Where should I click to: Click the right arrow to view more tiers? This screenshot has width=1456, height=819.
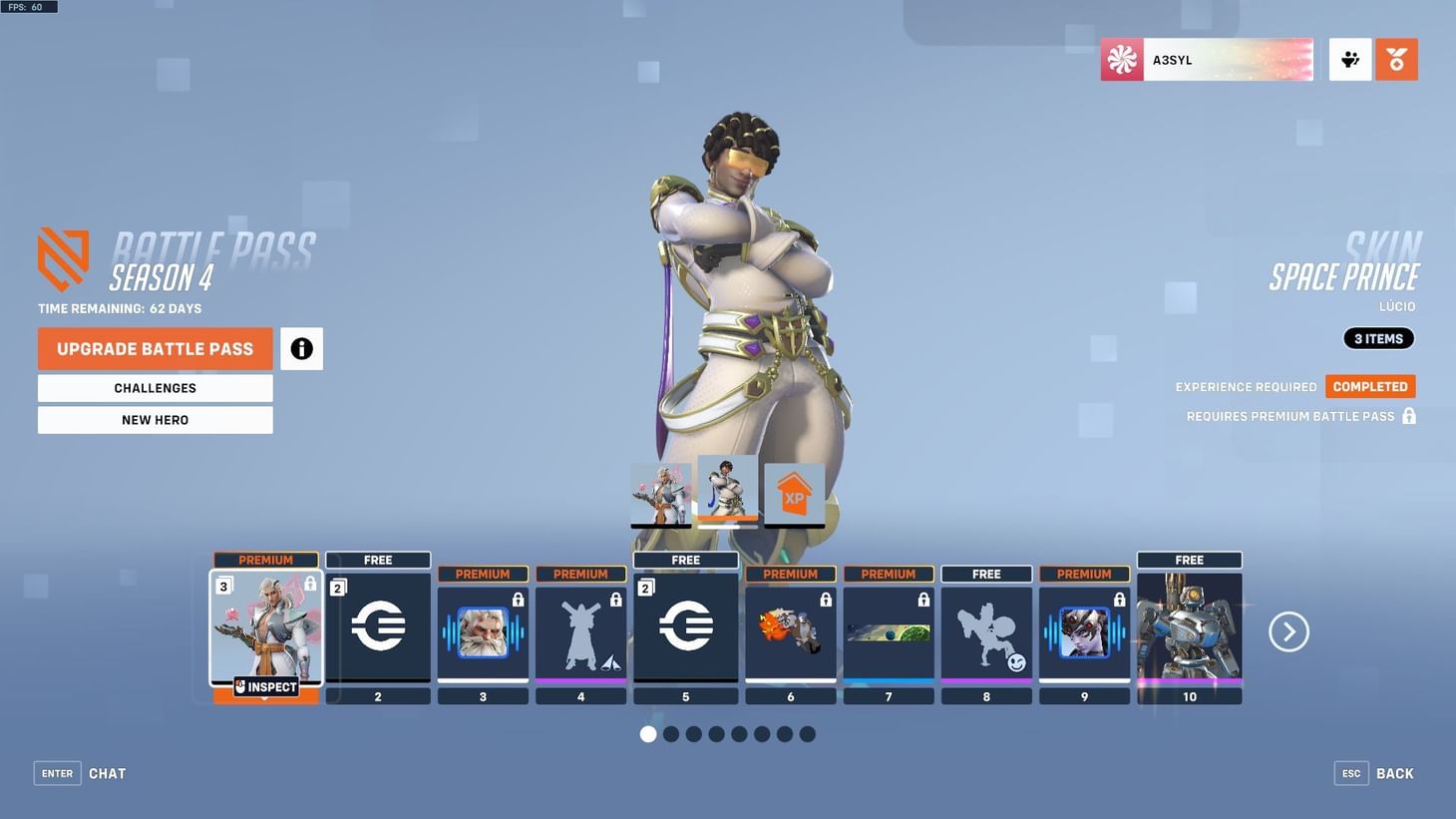1288,630
